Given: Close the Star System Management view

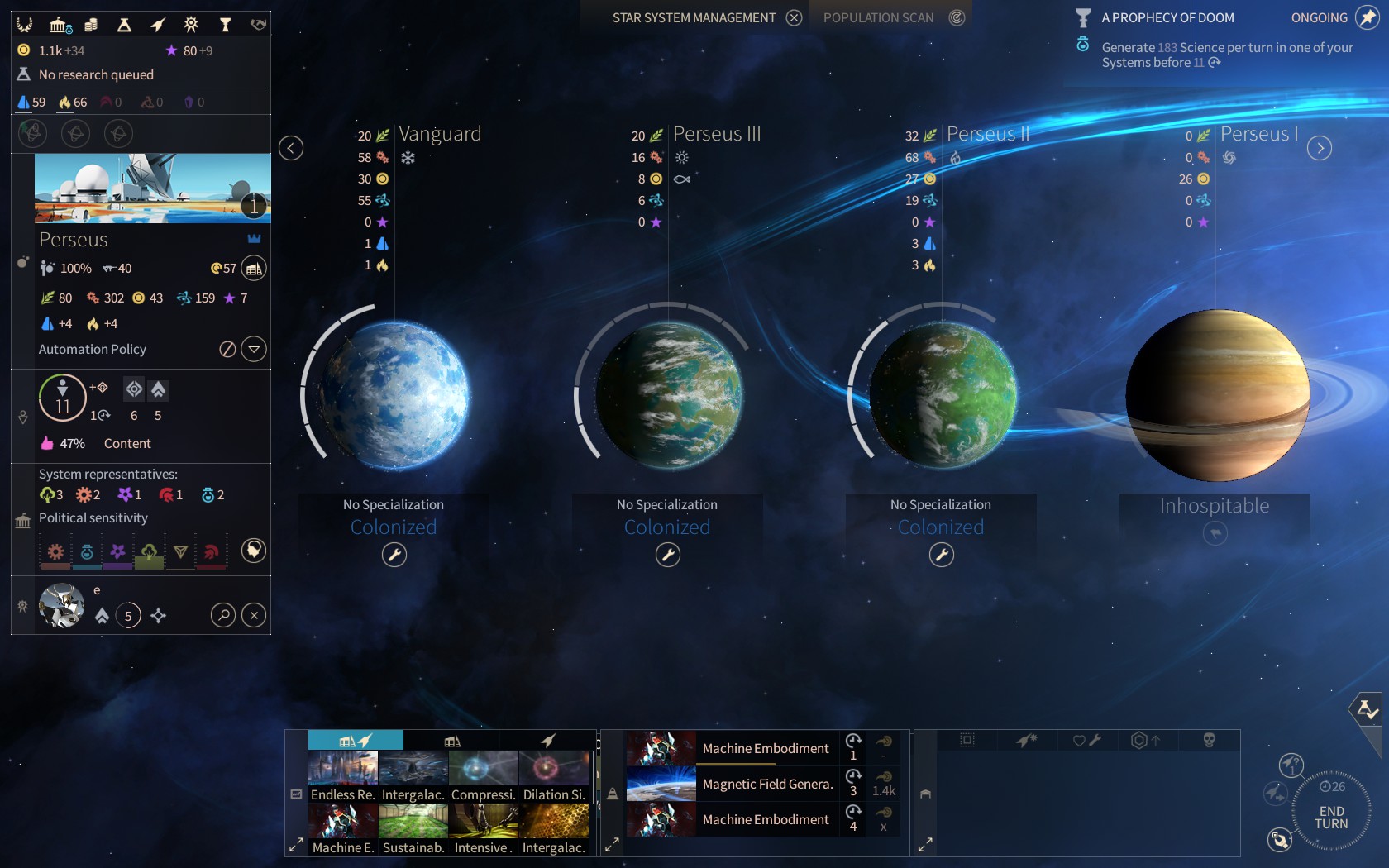Looking at the screenshot, I should click(794, 18).
